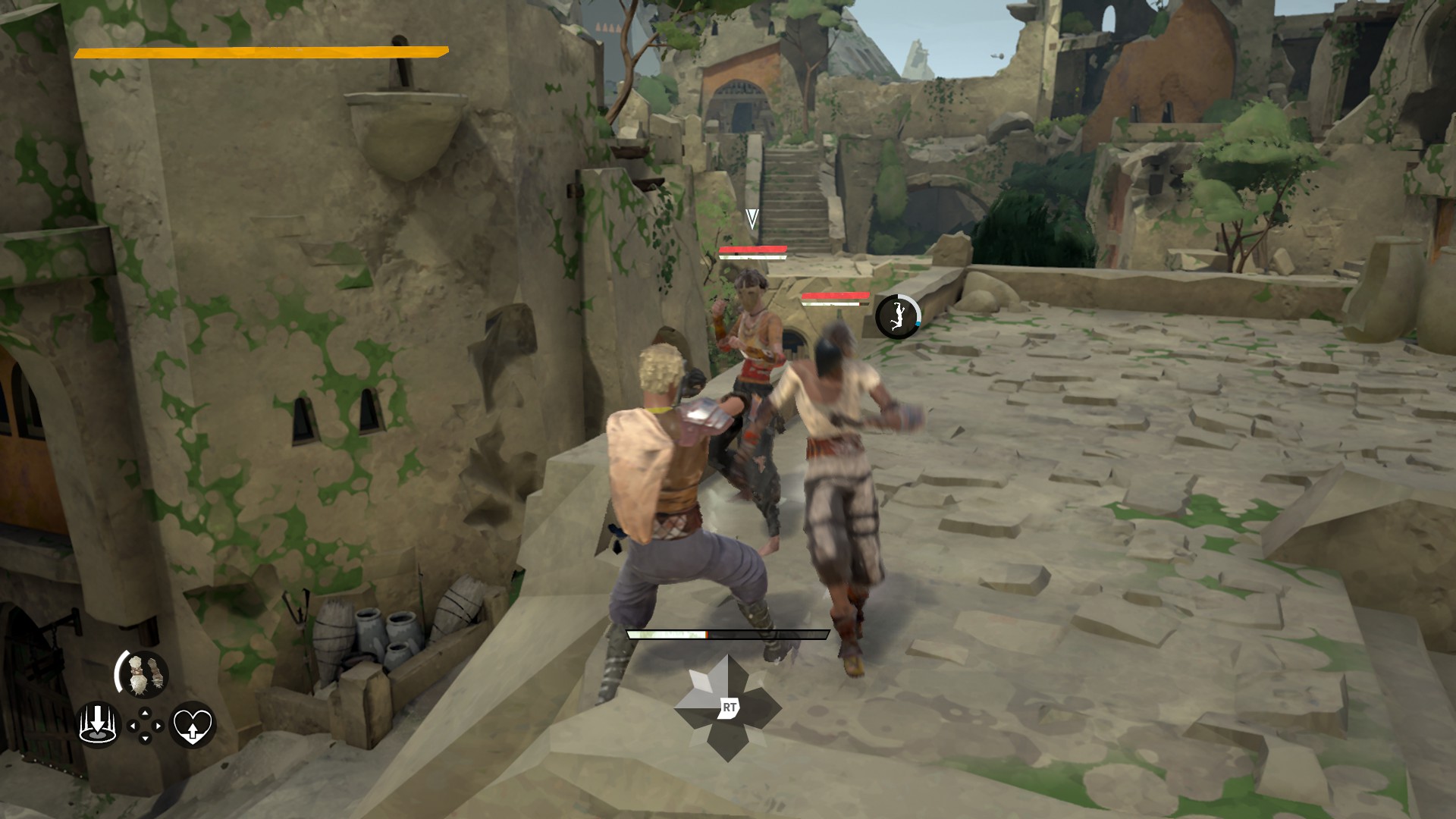Screen dimensions: 1456x819
Task: Toggle the down d-pad power arrow
Action: [x=145, y=737]
